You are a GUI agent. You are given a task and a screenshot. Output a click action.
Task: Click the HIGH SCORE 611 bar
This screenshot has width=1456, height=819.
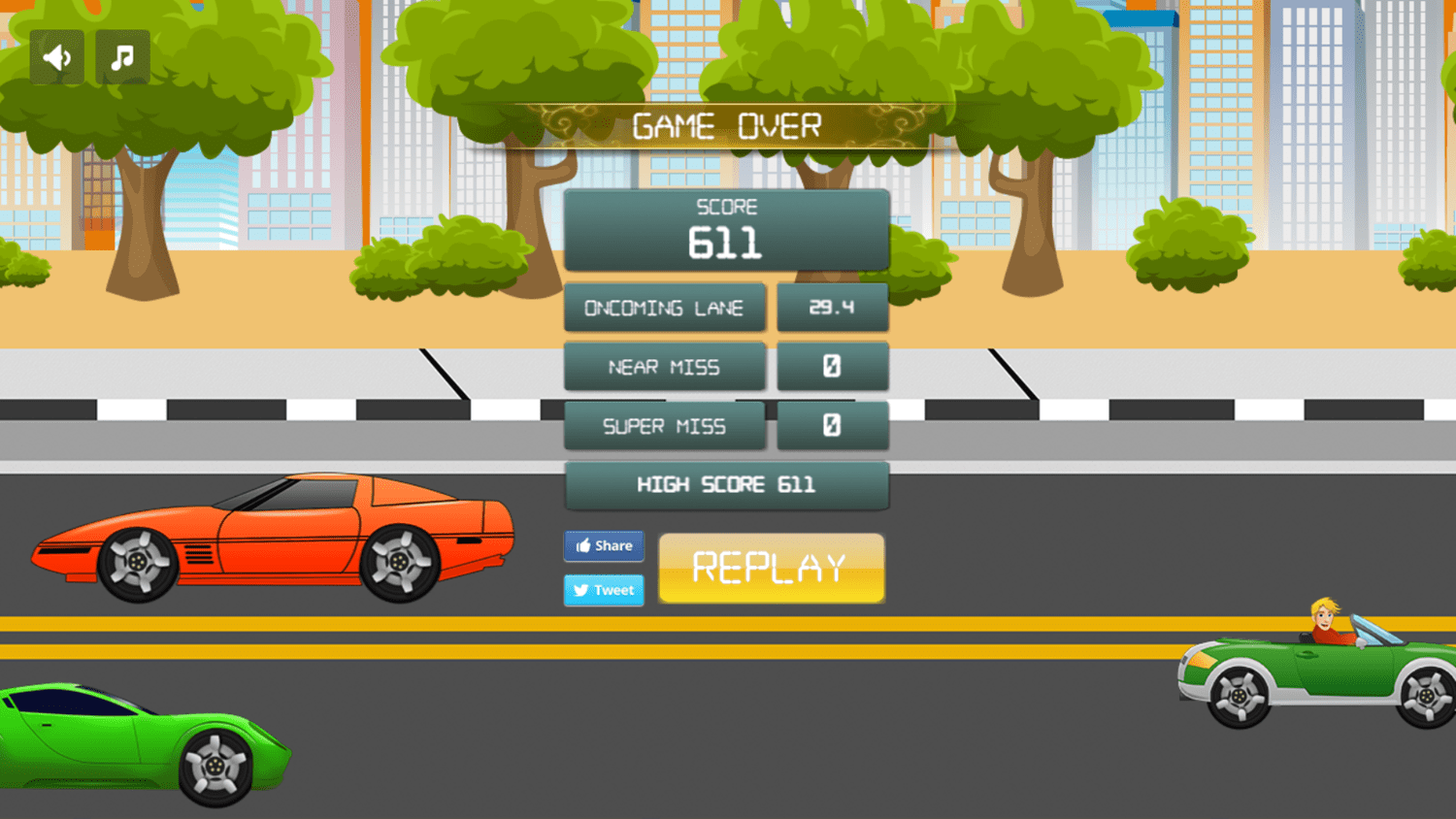[x=726, y=485]
